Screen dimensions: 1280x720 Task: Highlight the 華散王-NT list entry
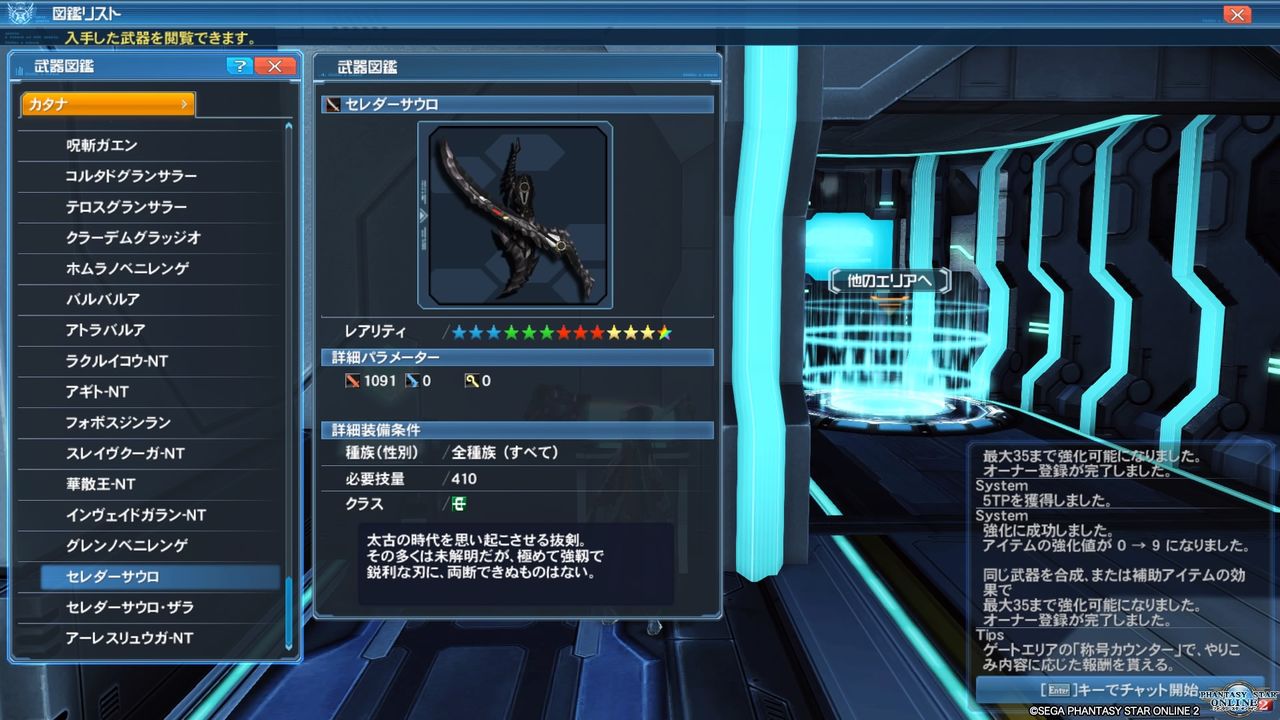pos(150,484)
